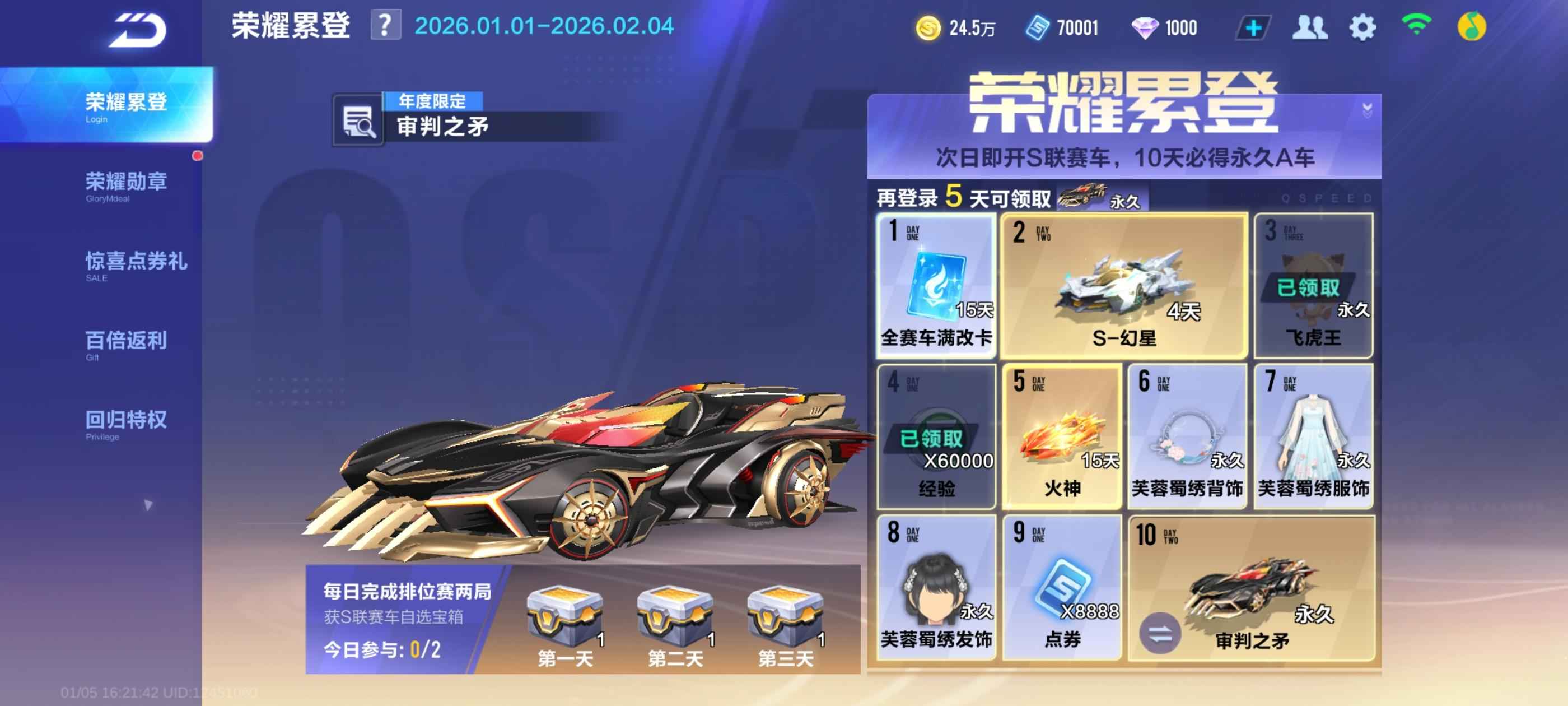View day 6 芙蓉蜀绣背饰 reward
This screenshot has height=706, width=1568.
1187,436
